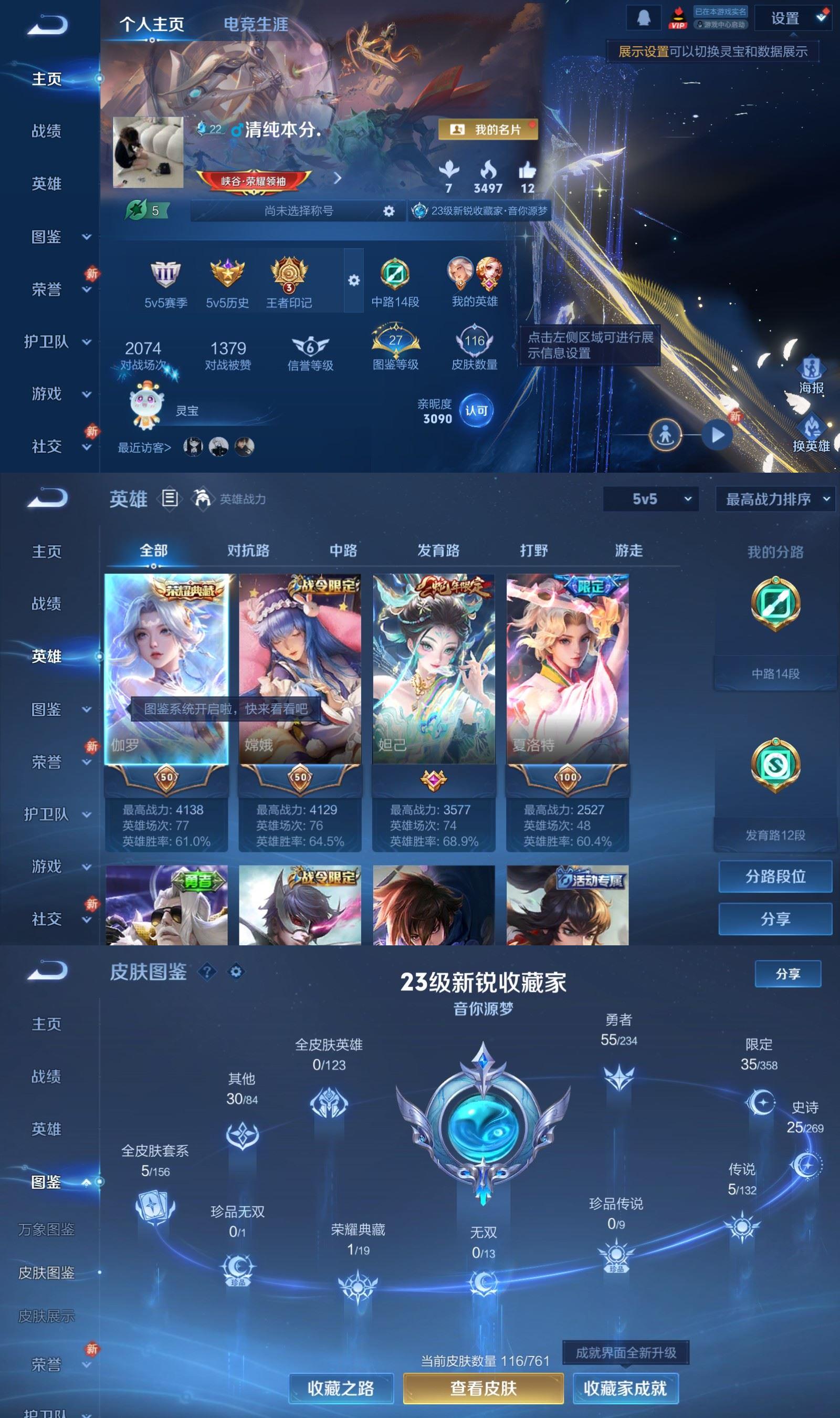The width and height of the screenshot is (840, 1418).
Task: Click the 我的名片 button
Action: pos(489,130)
